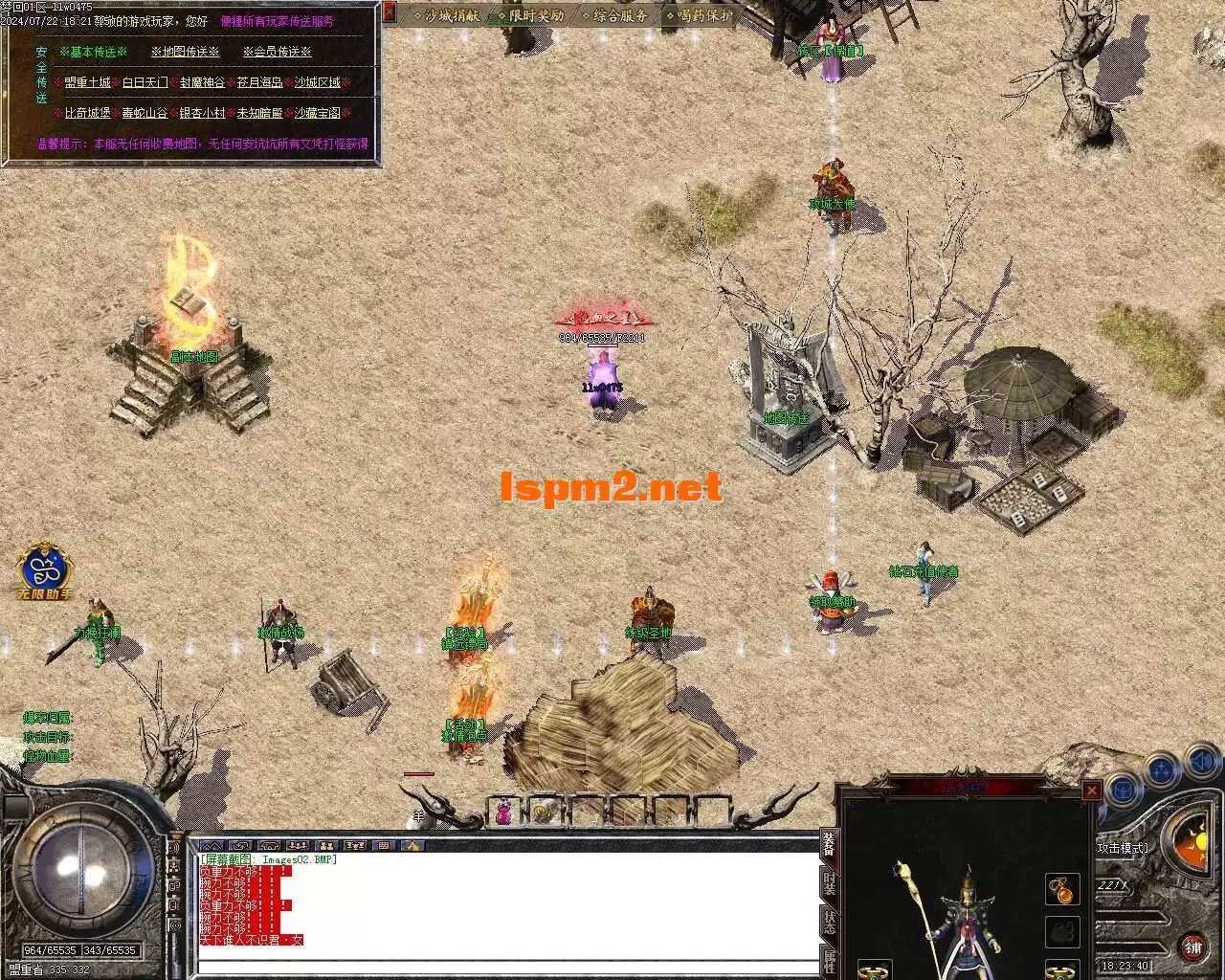Close the teleport dialog with the red X
Screen dimensions: 1225x980
[390, 12]
